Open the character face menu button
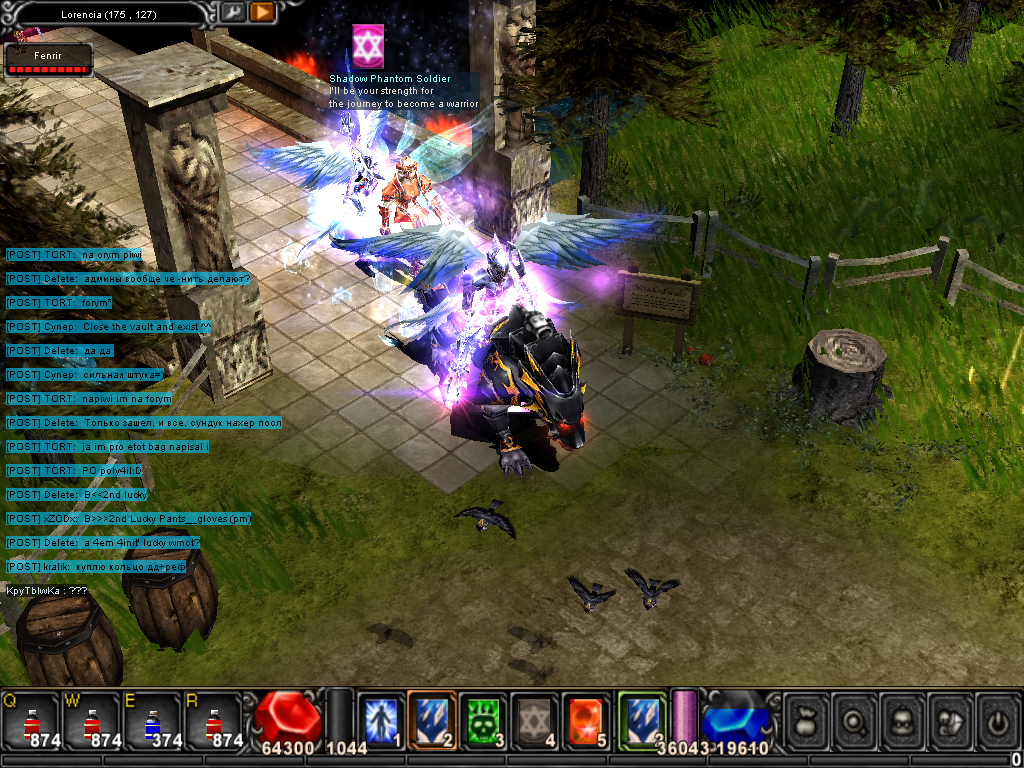Screen dimensions: 1024x768 point(905,721)
